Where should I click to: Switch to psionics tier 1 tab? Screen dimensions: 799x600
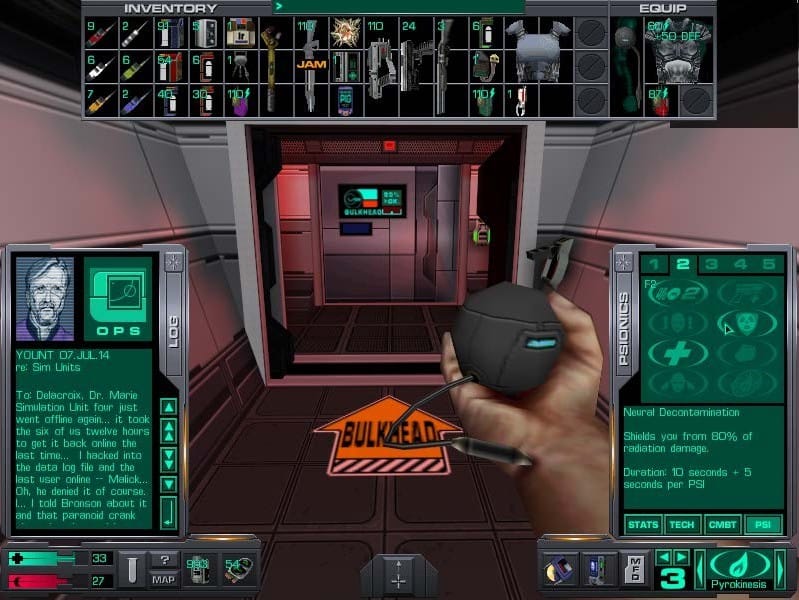coord(655,265)
